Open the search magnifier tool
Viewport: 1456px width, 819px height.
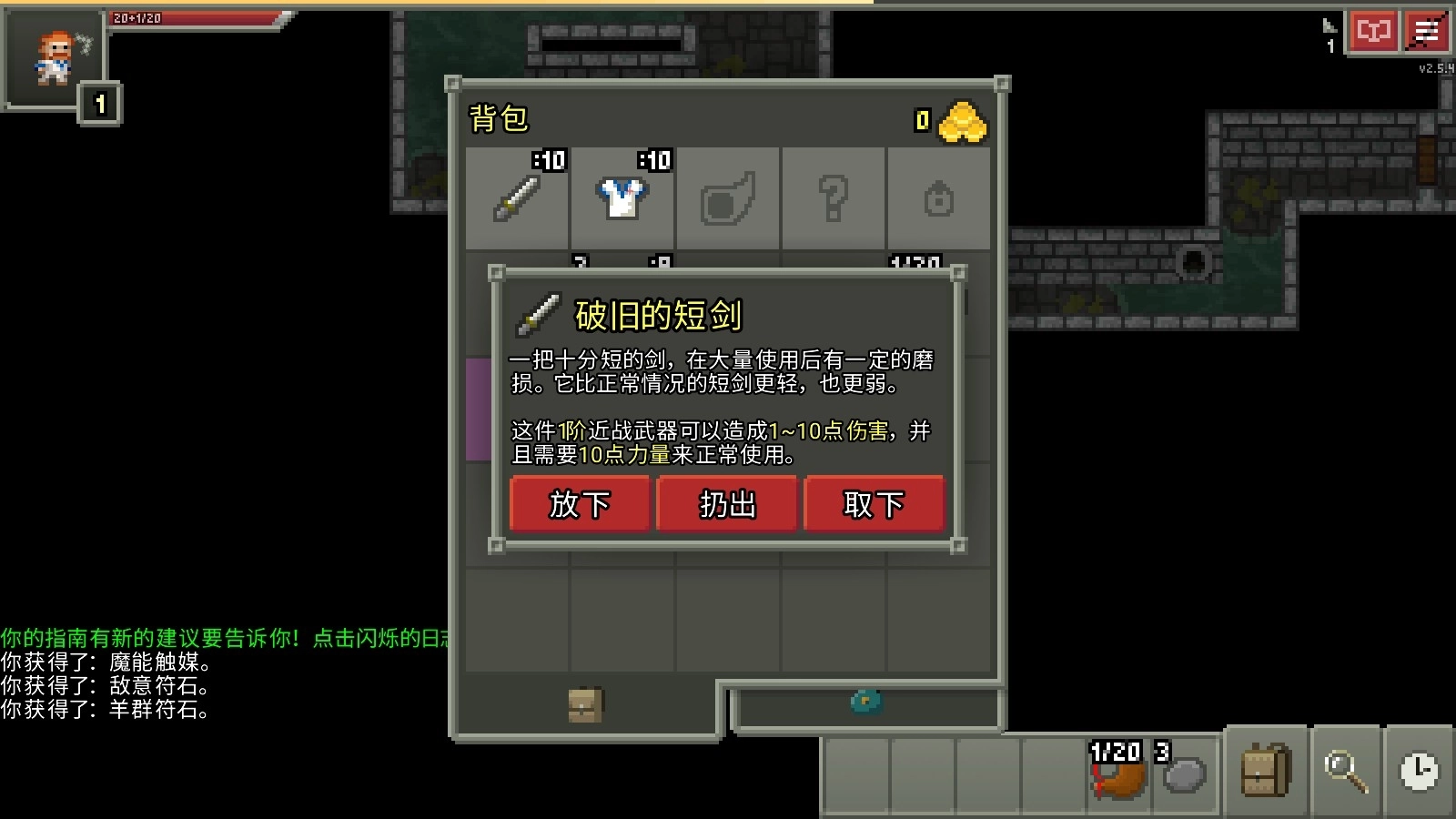(1345, 771)
